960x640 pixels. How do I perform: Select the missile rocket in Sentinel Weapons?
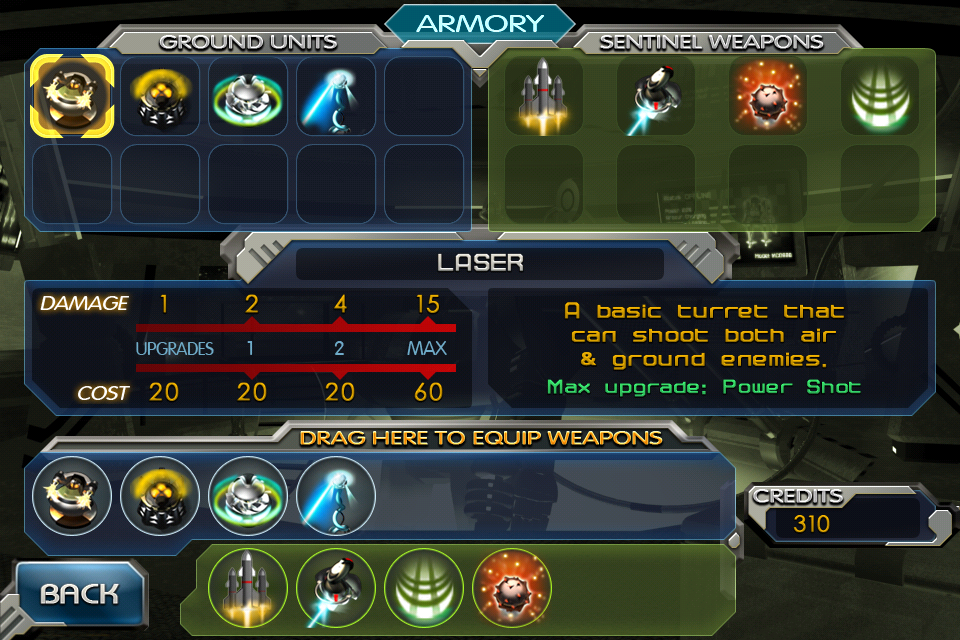[x=544, y=96]
